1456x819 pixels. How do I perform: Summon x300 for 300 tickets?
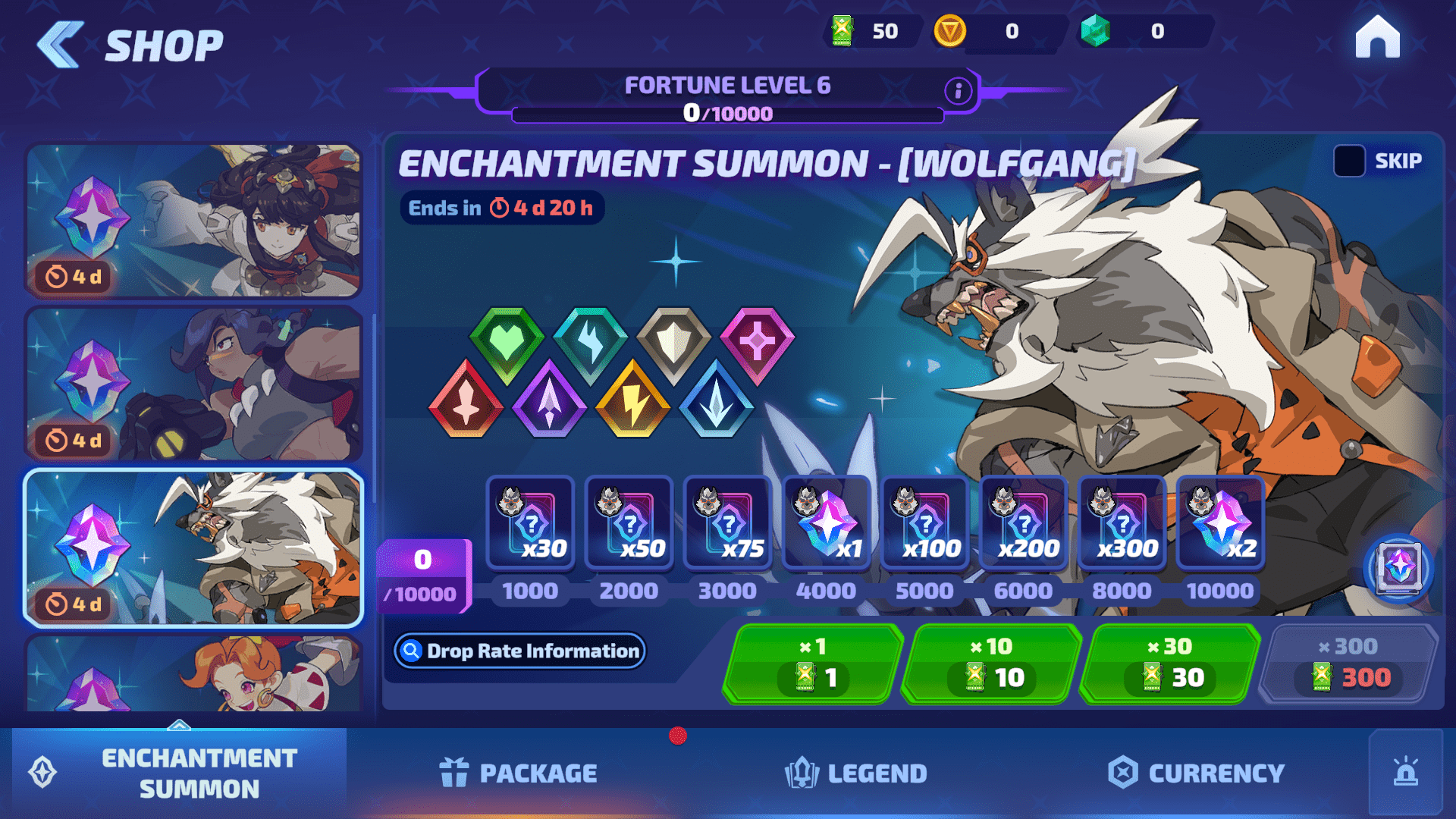[x=1349, y=664]
